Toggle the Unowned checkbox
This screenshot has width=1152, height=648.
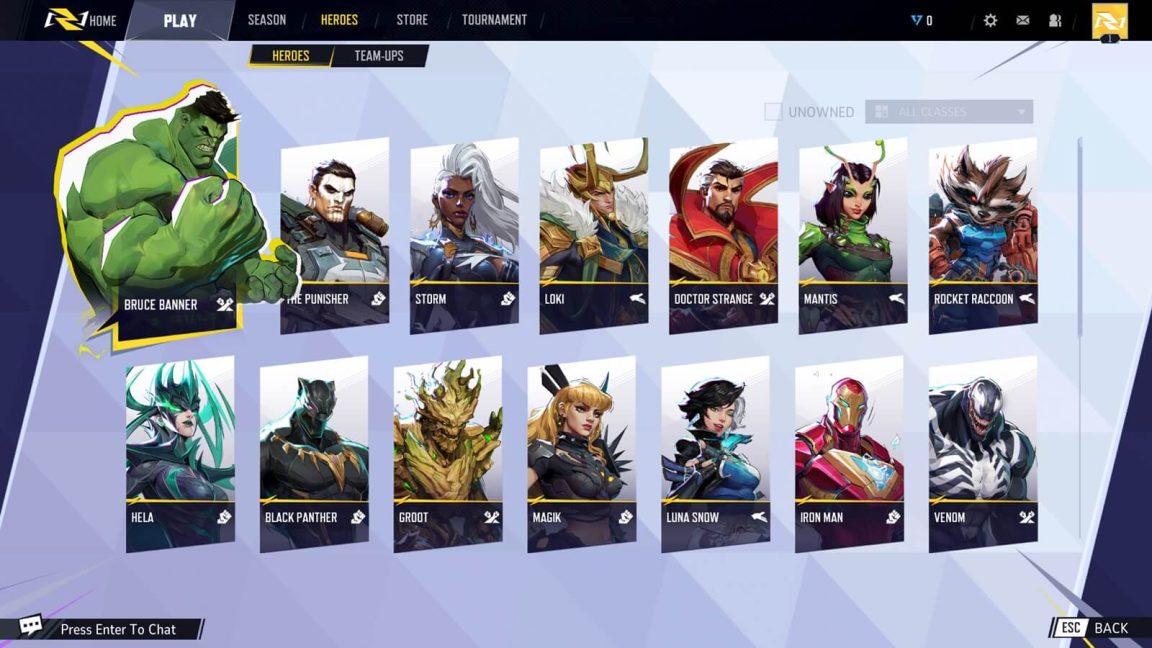[773, 112]
